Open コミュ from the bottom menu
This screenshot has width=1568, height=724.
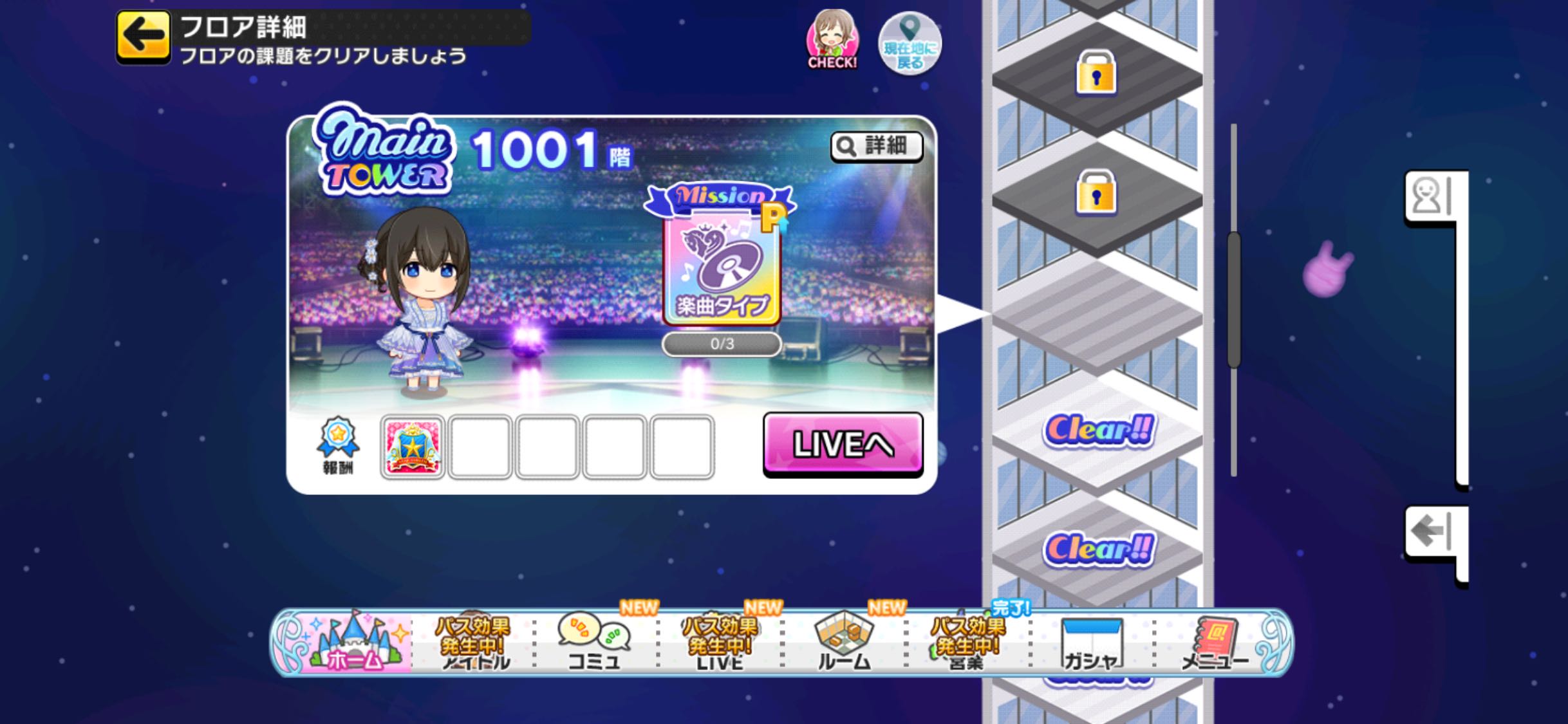(593, 642)
